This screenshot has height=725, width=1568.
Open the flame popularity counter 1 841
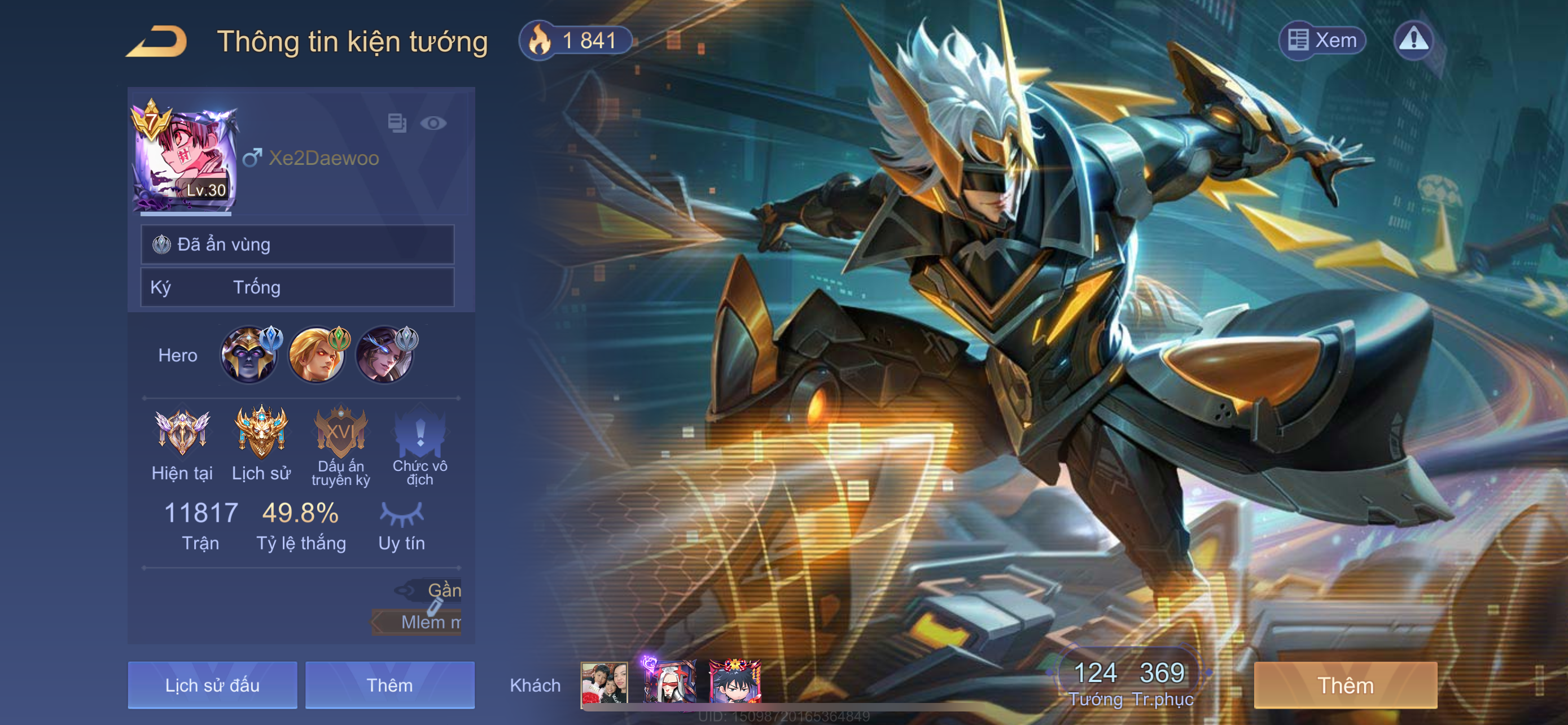point(575,41)
